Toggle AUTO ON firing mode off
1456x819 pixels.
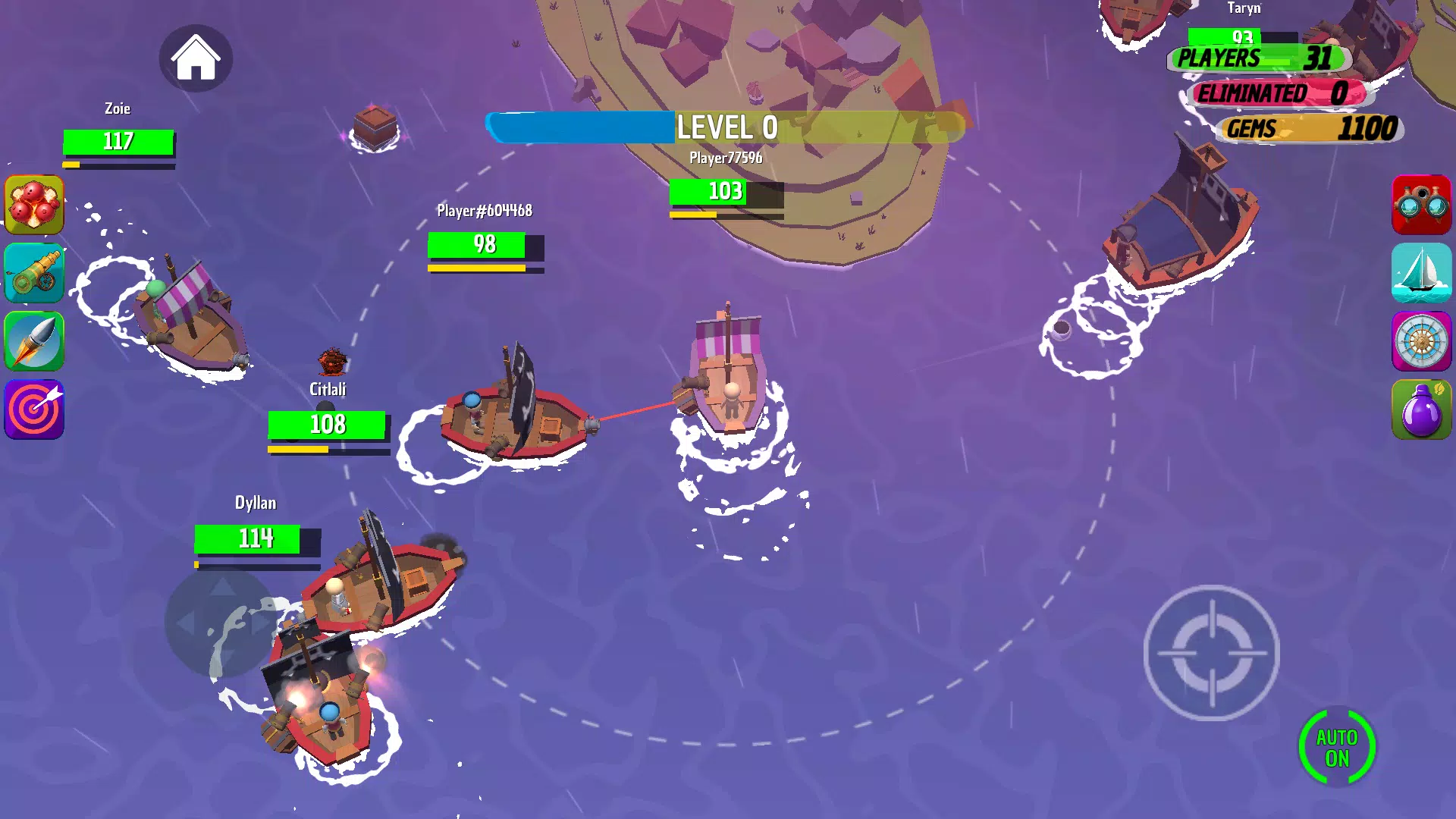pos(1338,746)
